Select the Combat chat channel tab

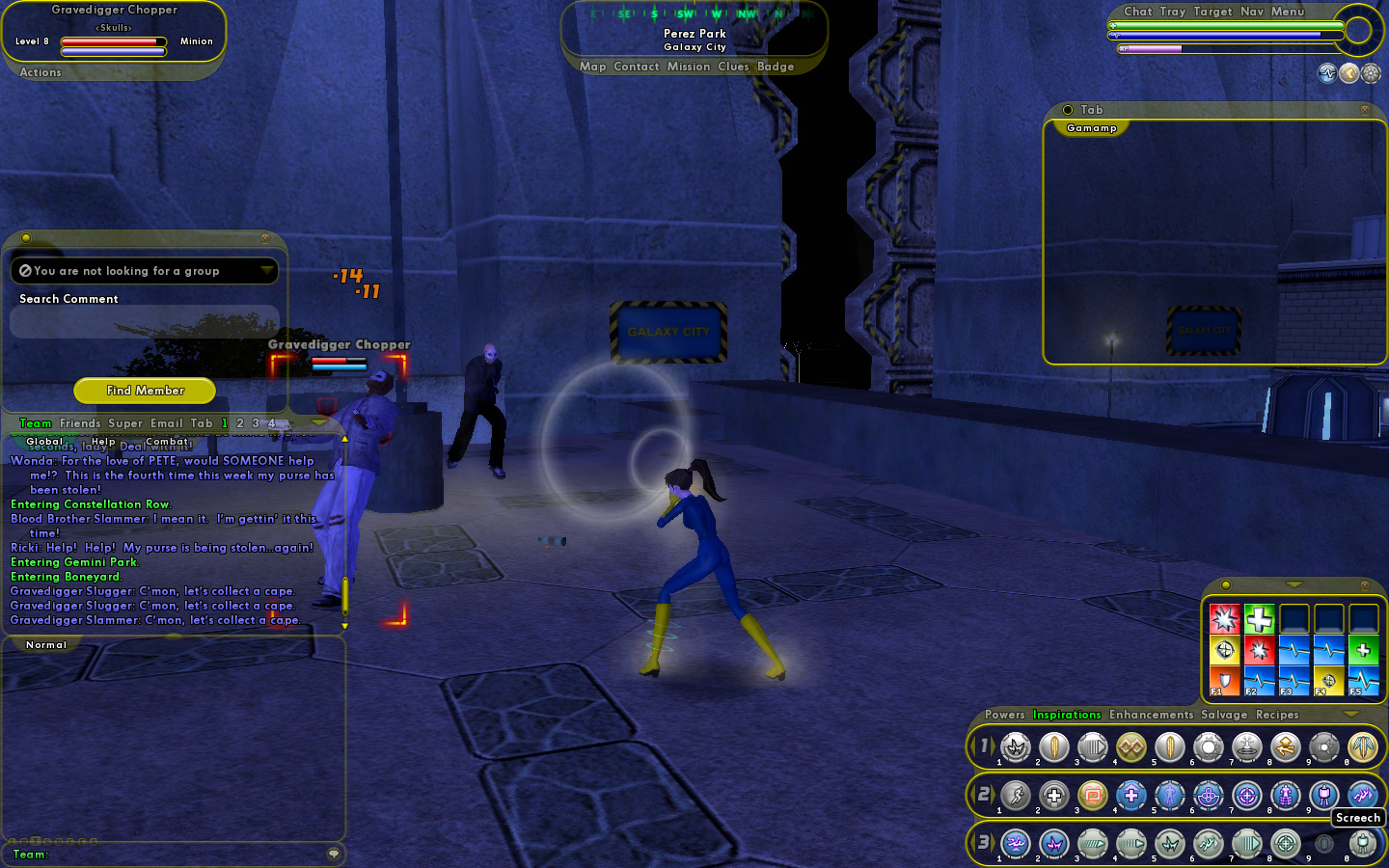(x=167, y=442)
